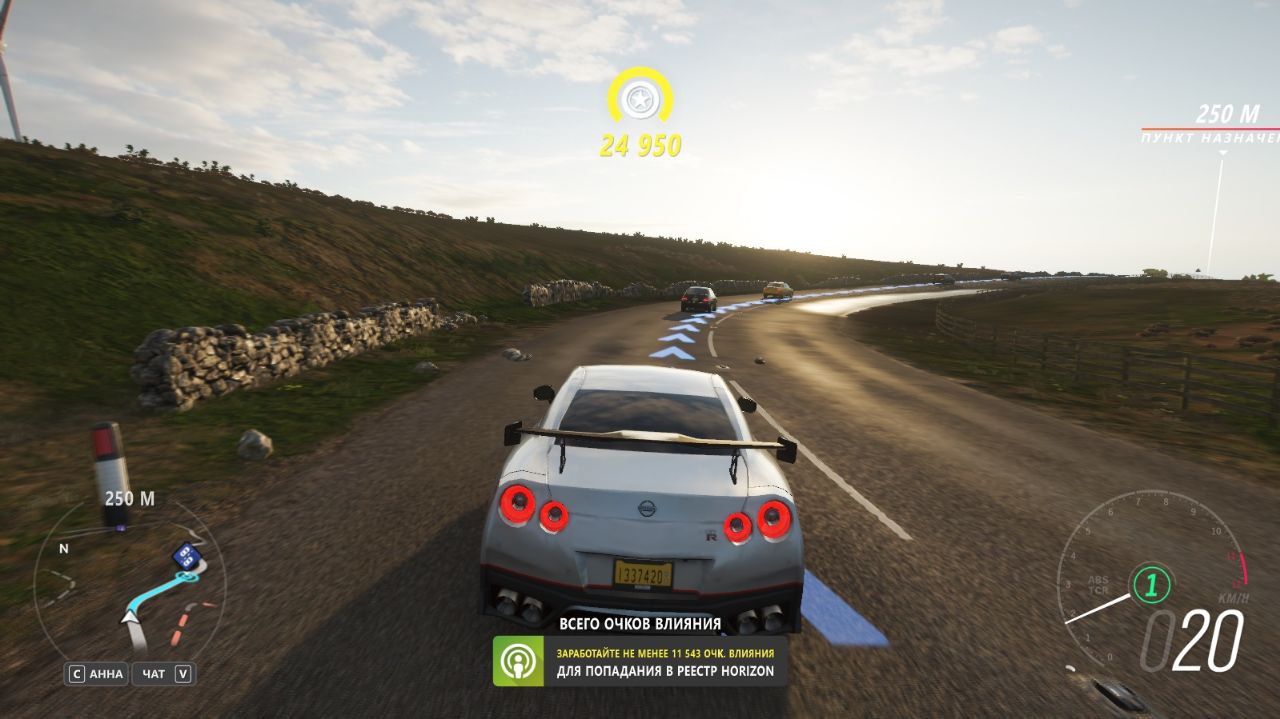
Task: Select the blue destination marker on minimap
Action: pyautogui.click(x=185, y=556)
